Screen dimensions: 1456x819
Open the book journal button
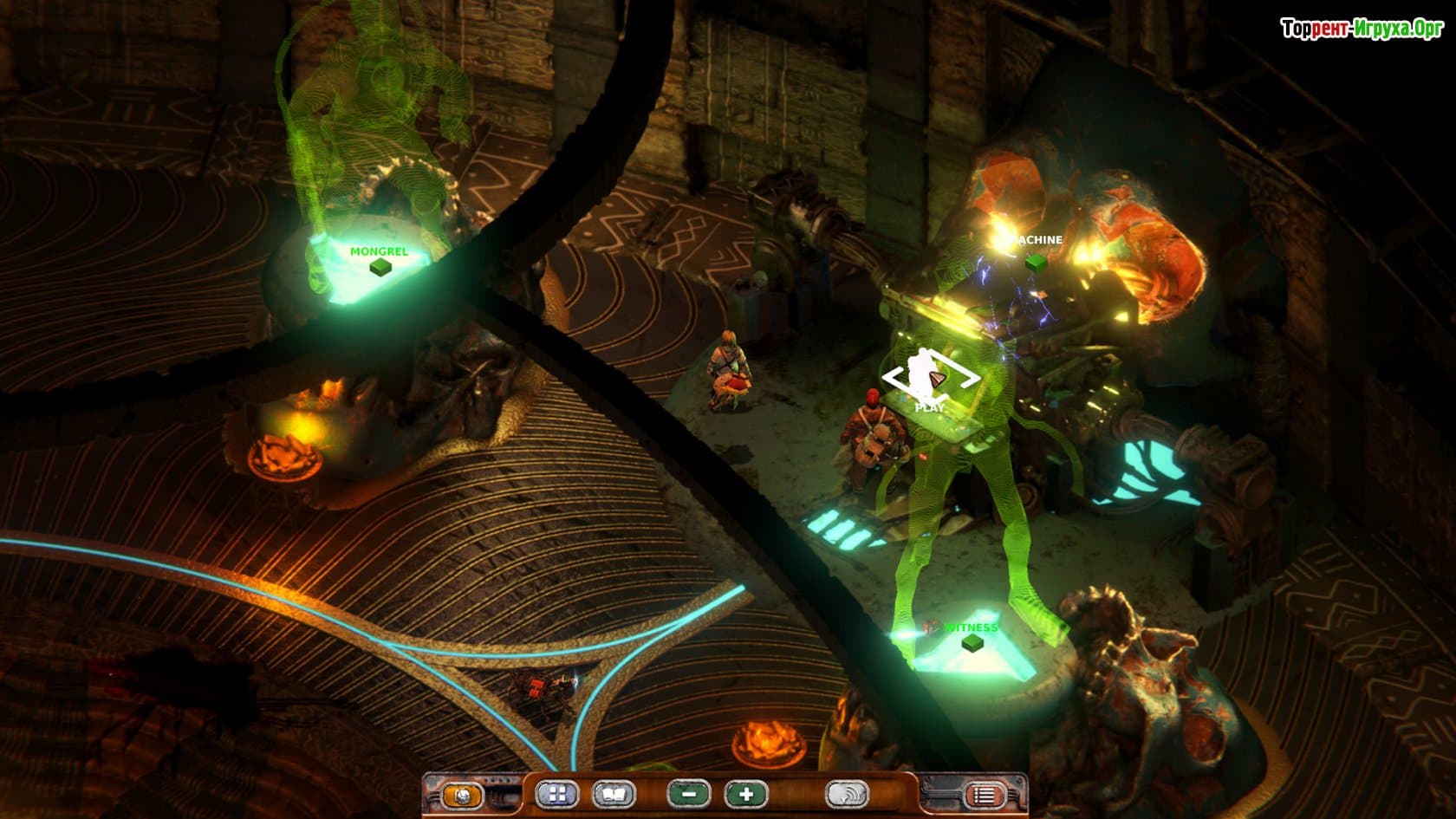click(614, 795)
